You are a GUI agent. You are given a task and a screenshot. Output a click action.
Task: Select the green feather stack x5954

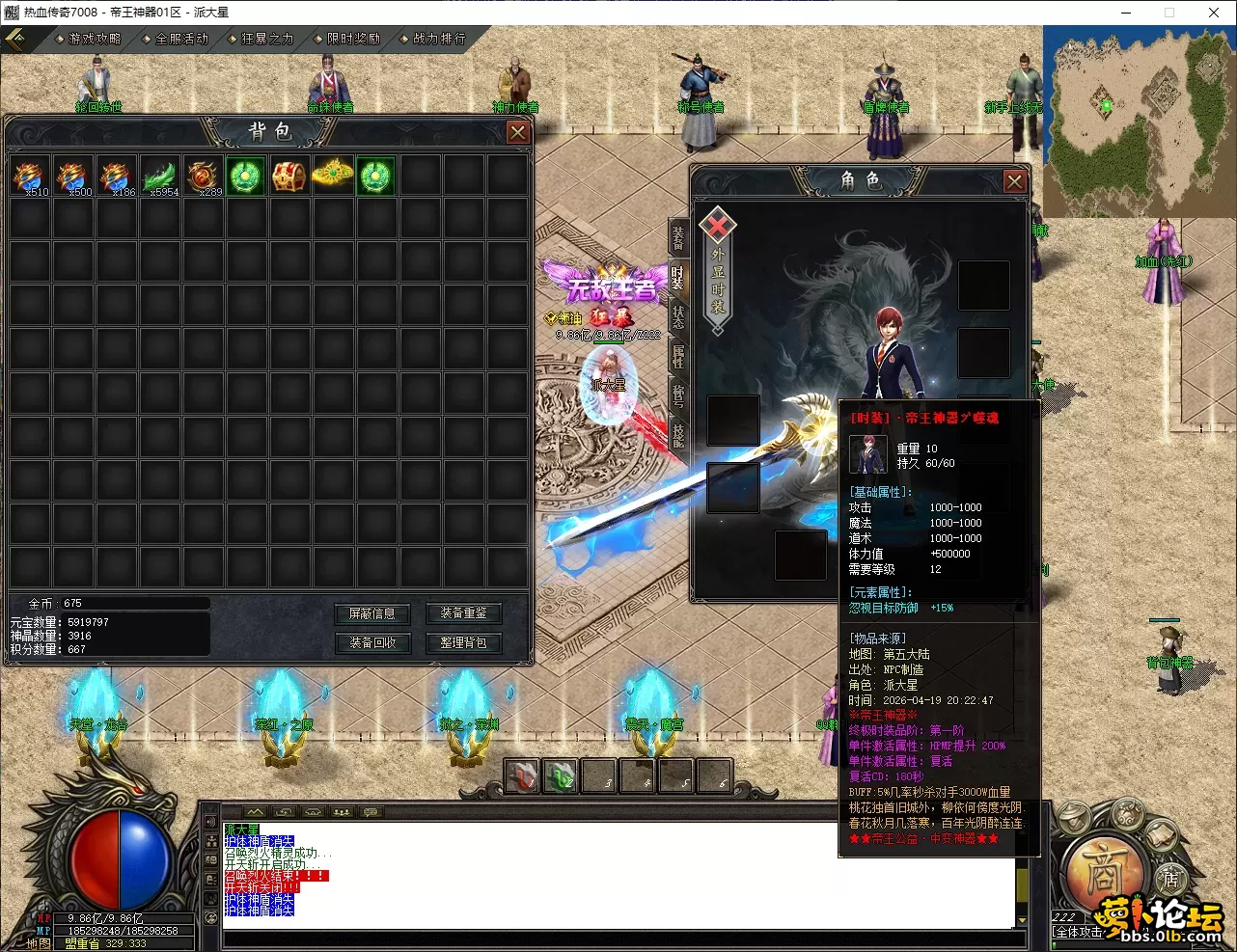pos(159,176)
